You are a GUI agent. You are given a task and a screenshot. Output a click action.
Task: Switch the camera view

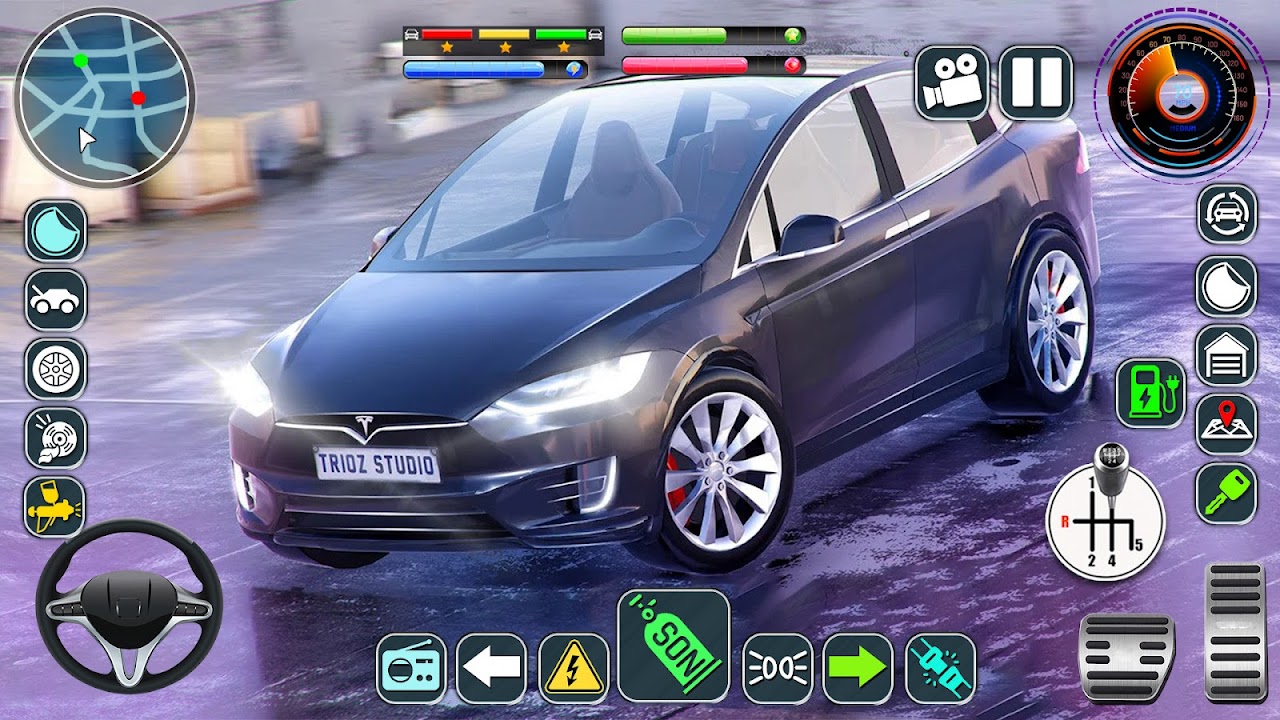pyautogui.click(x=951, y=83)
